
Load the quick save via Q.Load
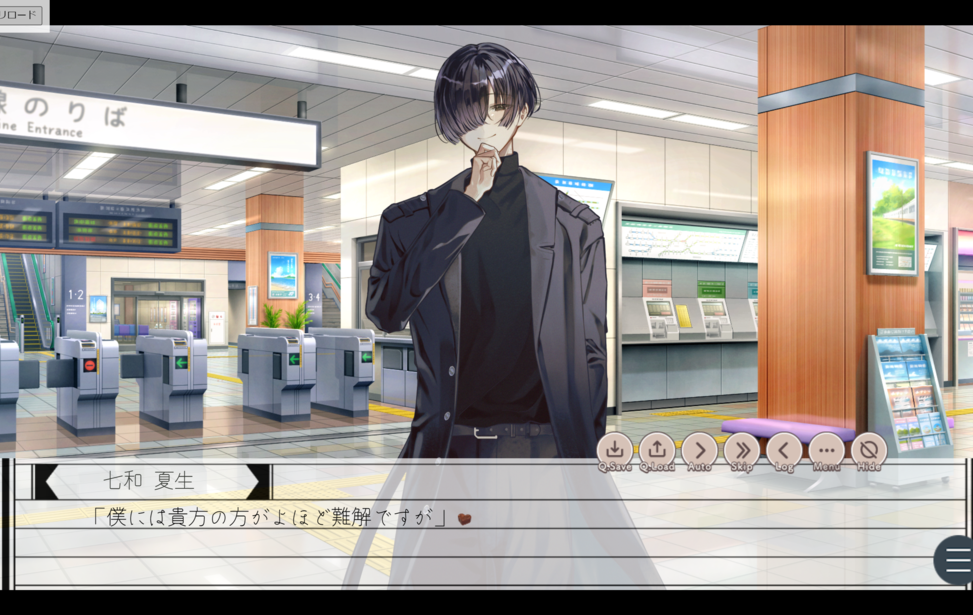(x=657, y=450)
